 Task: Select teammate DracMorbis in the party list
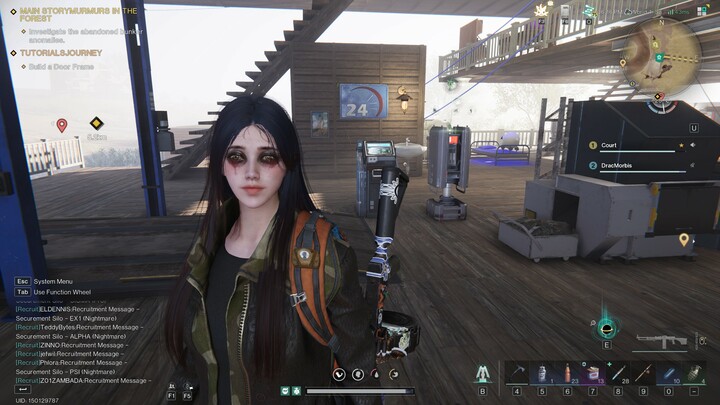coord(622,165)
